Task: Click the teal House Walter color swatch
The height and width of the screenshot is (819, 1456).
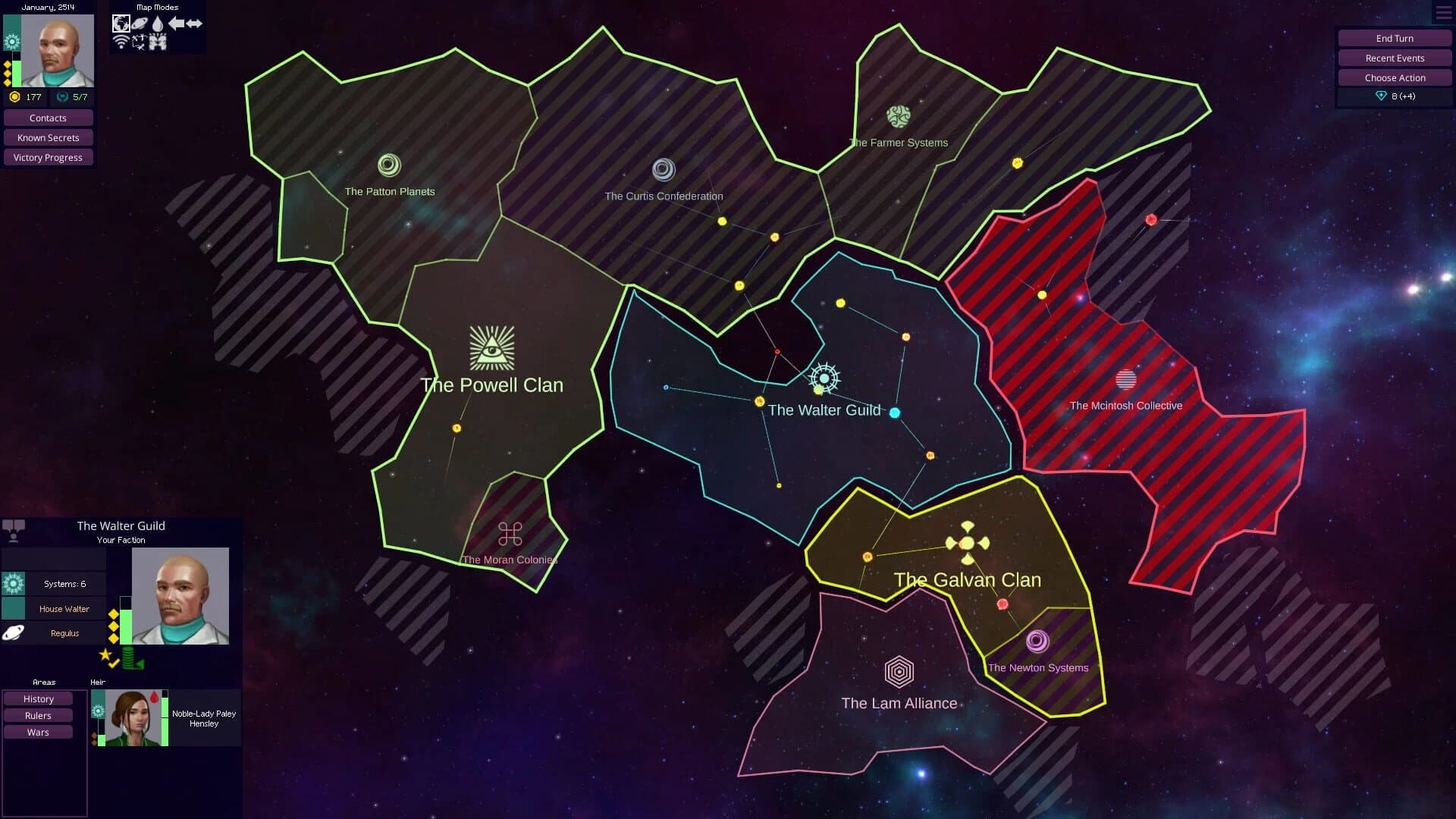Action: pyautogui.click(x=12, y=610)
